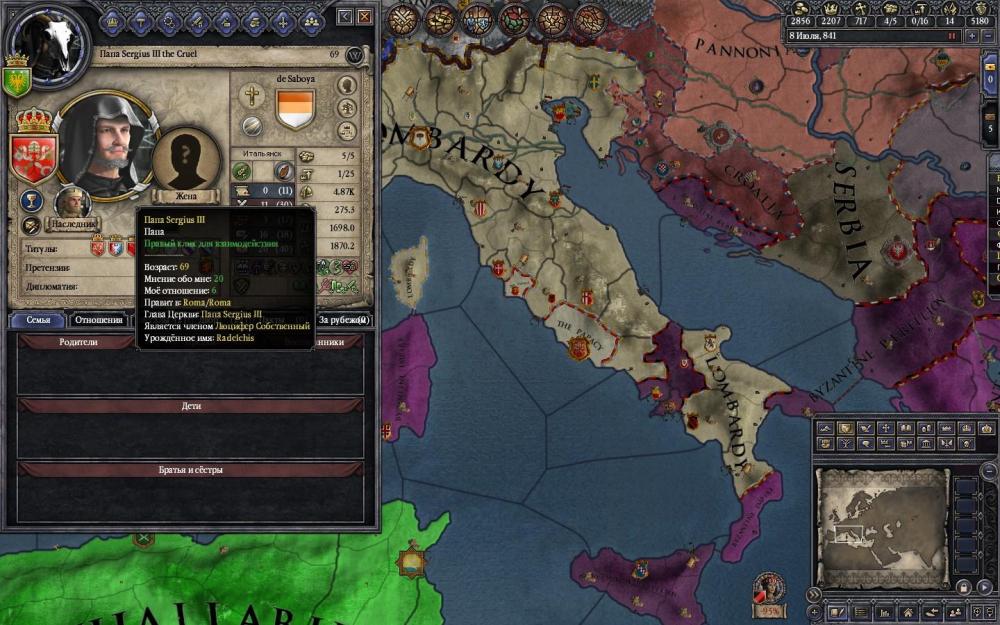
Task: Switch to the Семья tab
Action: point(38,320)
